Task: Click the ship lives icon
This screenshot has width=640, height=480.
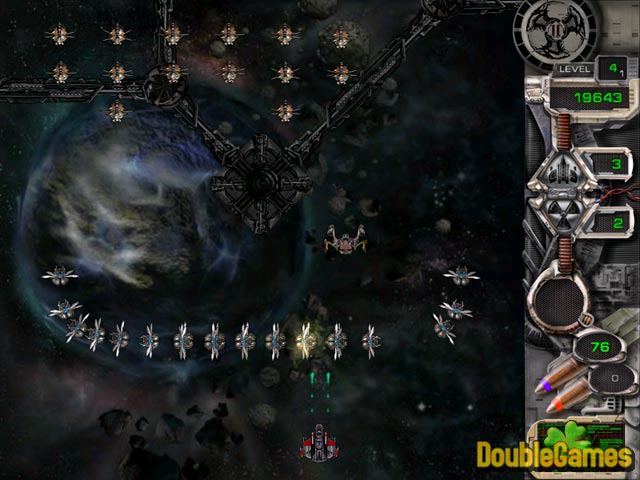Action: [564, 167]
